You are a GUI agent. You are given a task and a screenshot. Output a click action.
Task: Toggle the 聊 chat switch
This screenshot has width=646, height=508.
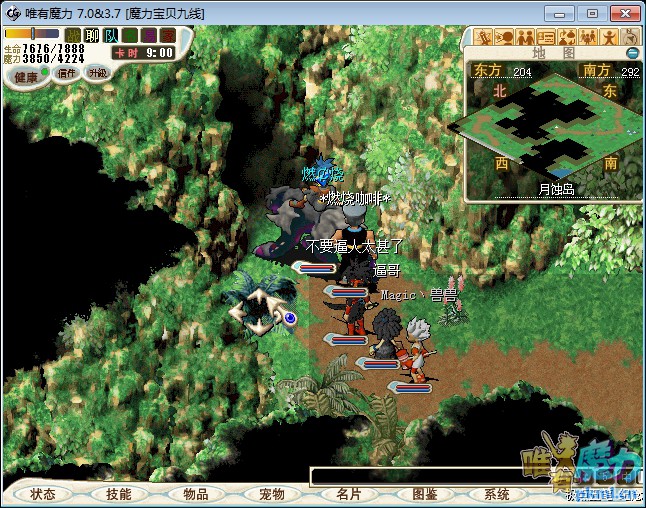[x=92, y=35]
